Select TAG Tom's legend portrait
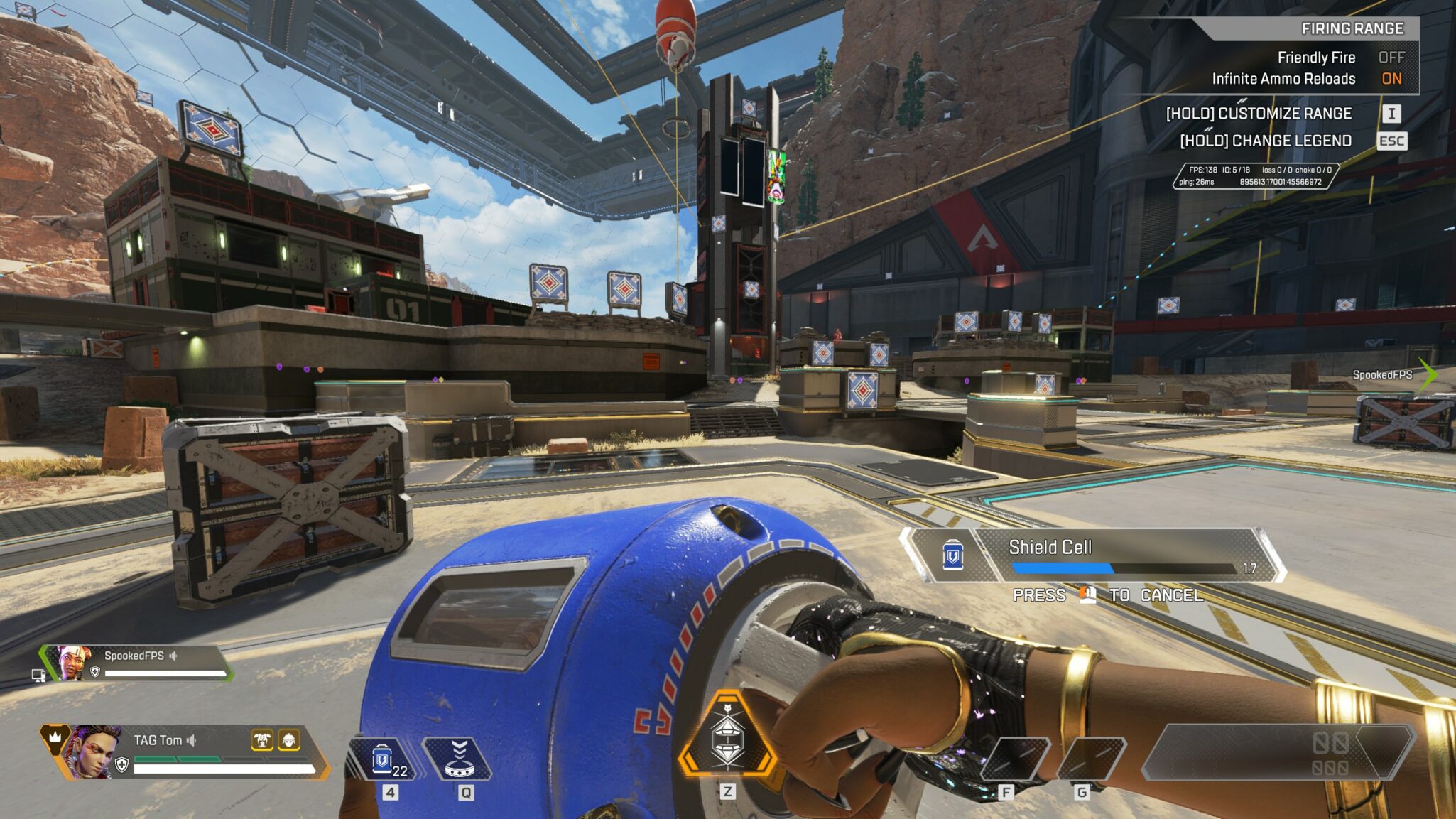 click(x=92, y=752)
